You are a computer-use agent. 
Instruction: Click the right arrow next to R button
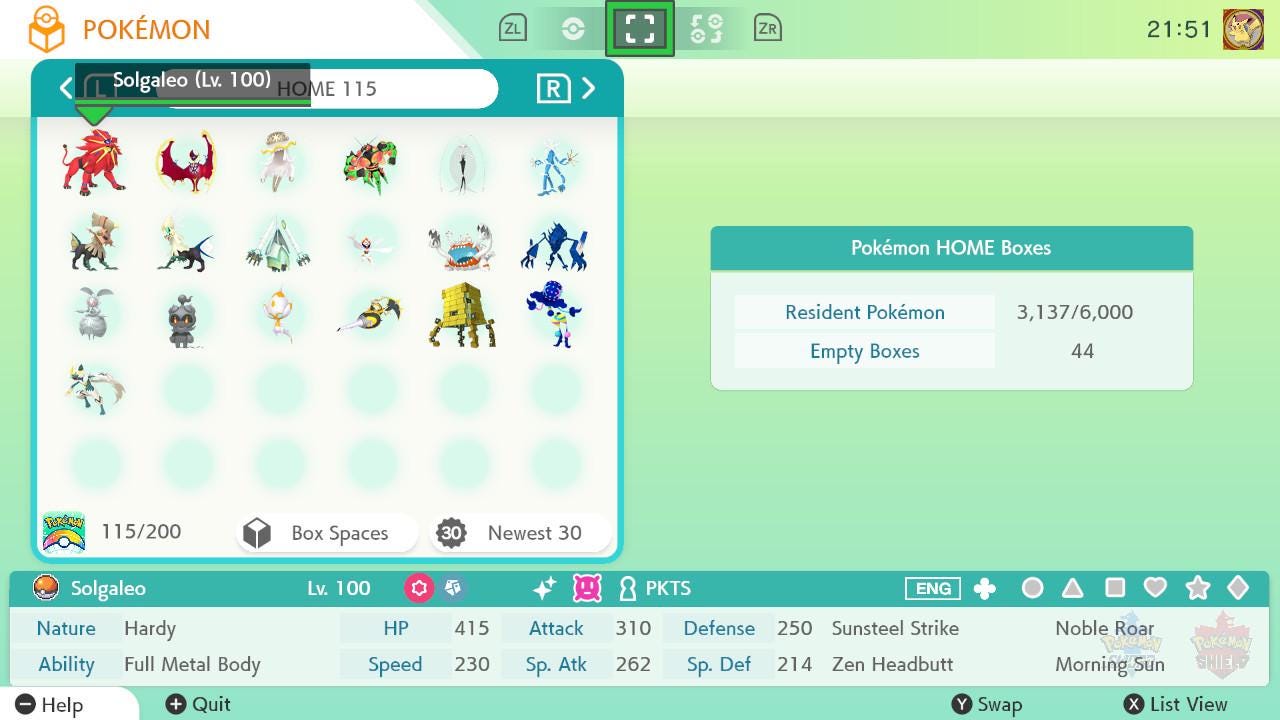pyautogui.click(x=589, y=88)
